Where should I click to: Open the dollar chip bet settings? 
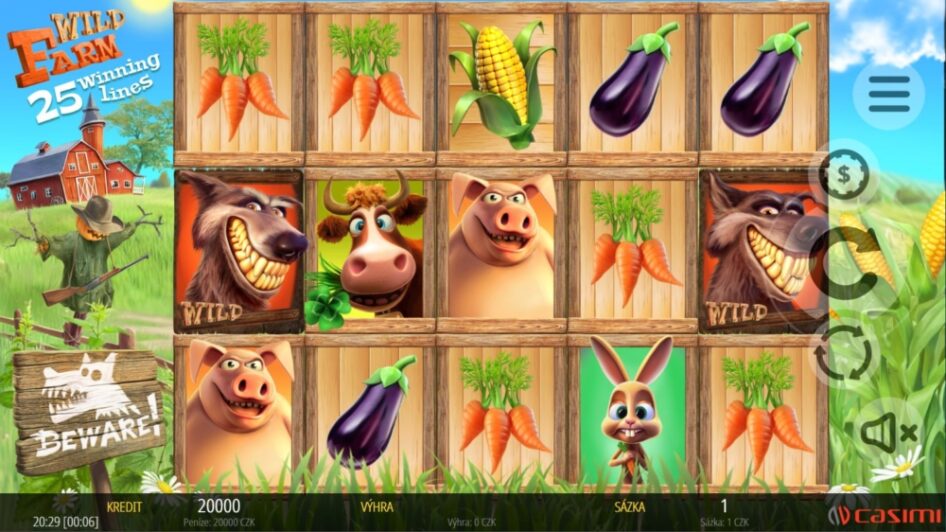845,176
